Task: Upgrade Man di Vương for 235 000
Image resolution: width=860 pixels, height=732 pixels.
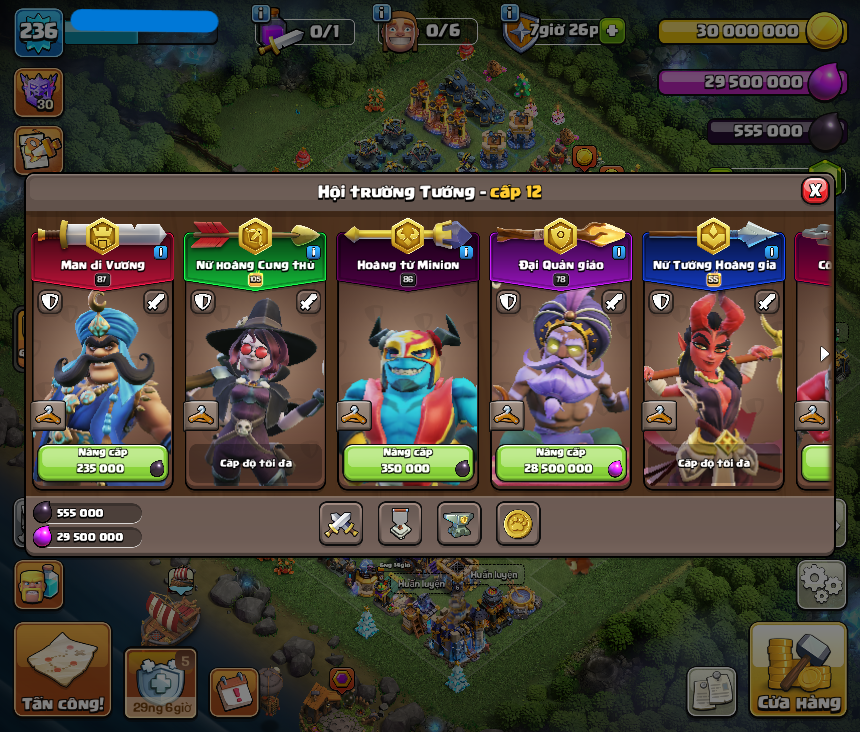Action: coord(102,462)
